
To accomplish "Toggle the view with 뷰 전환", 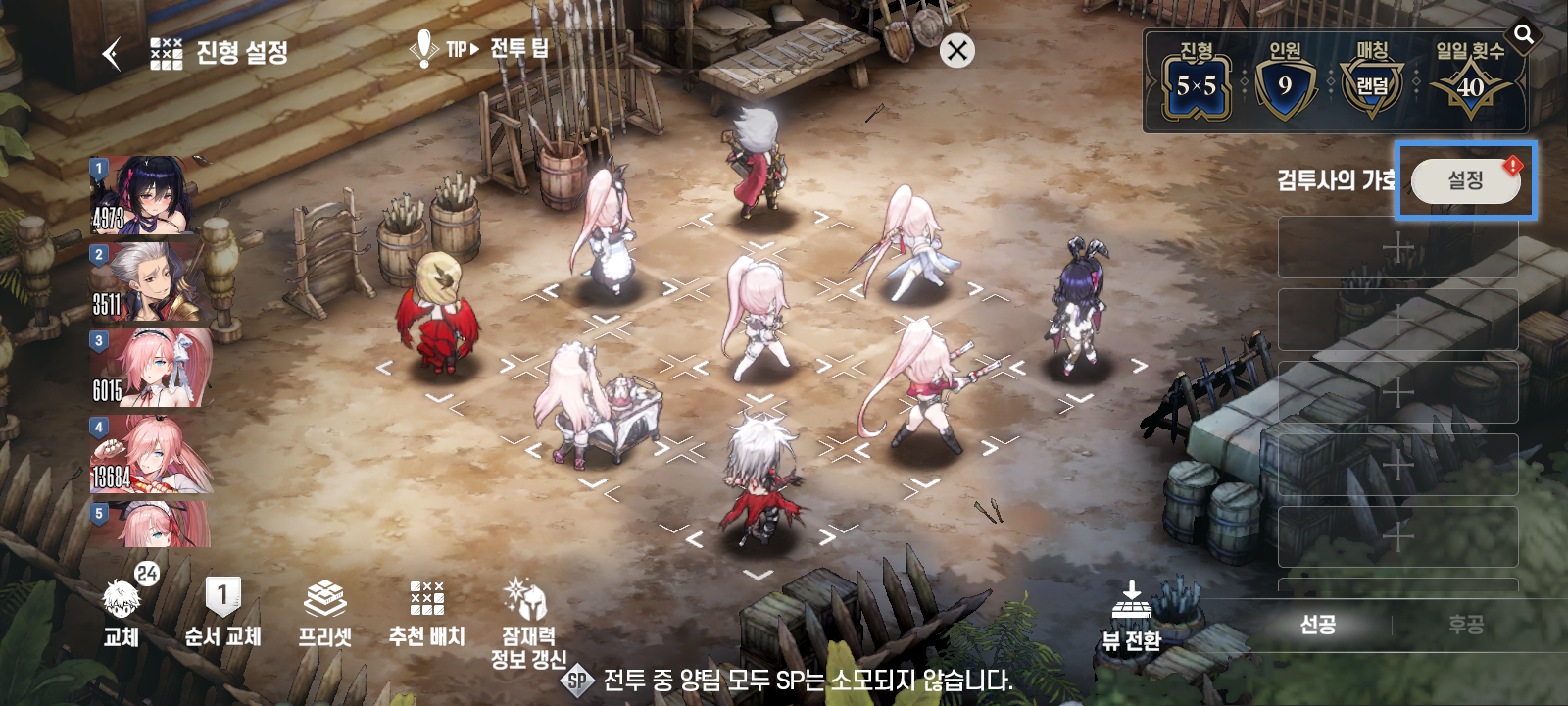I will pos(1131,618).
